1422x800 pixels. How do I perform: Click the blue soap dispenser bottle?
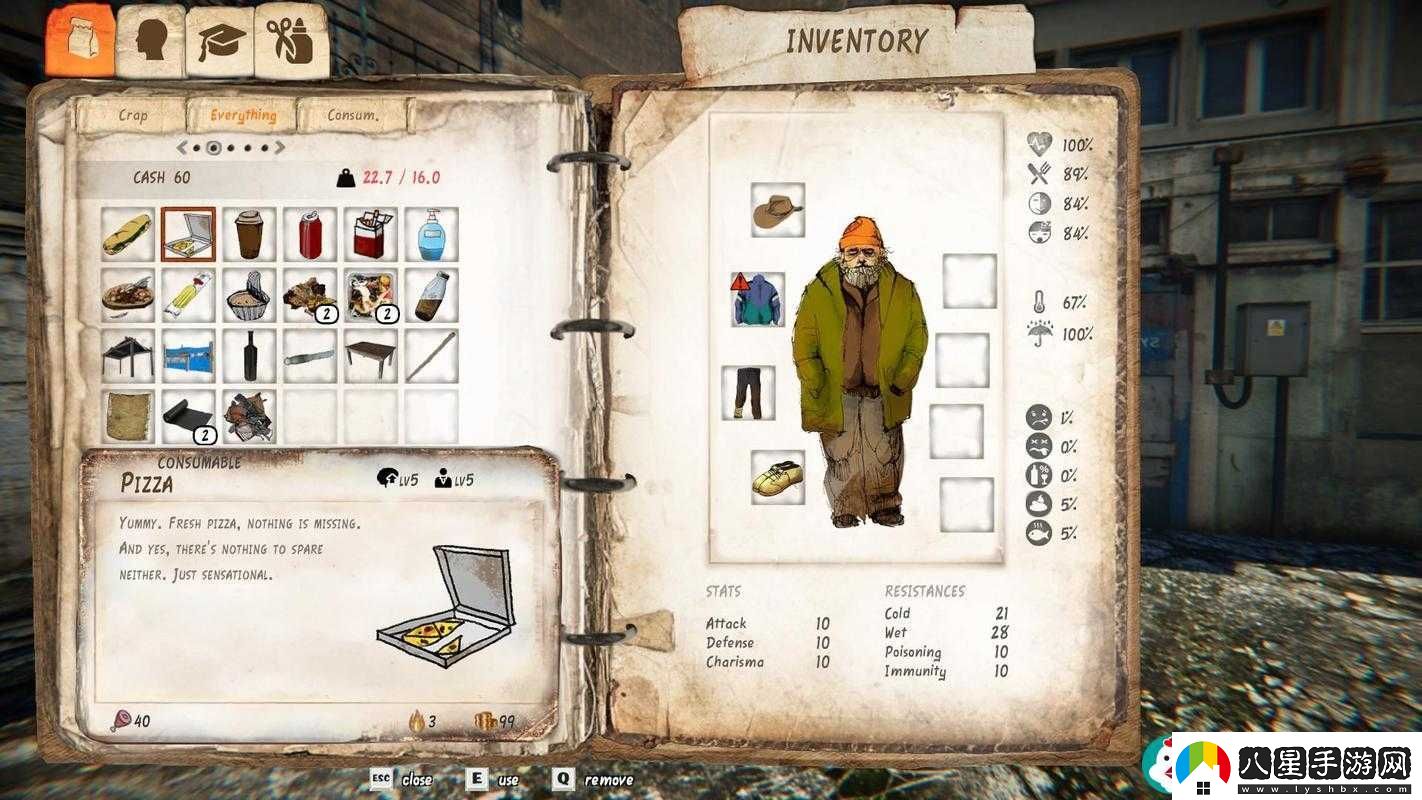[x=432, y=234]
